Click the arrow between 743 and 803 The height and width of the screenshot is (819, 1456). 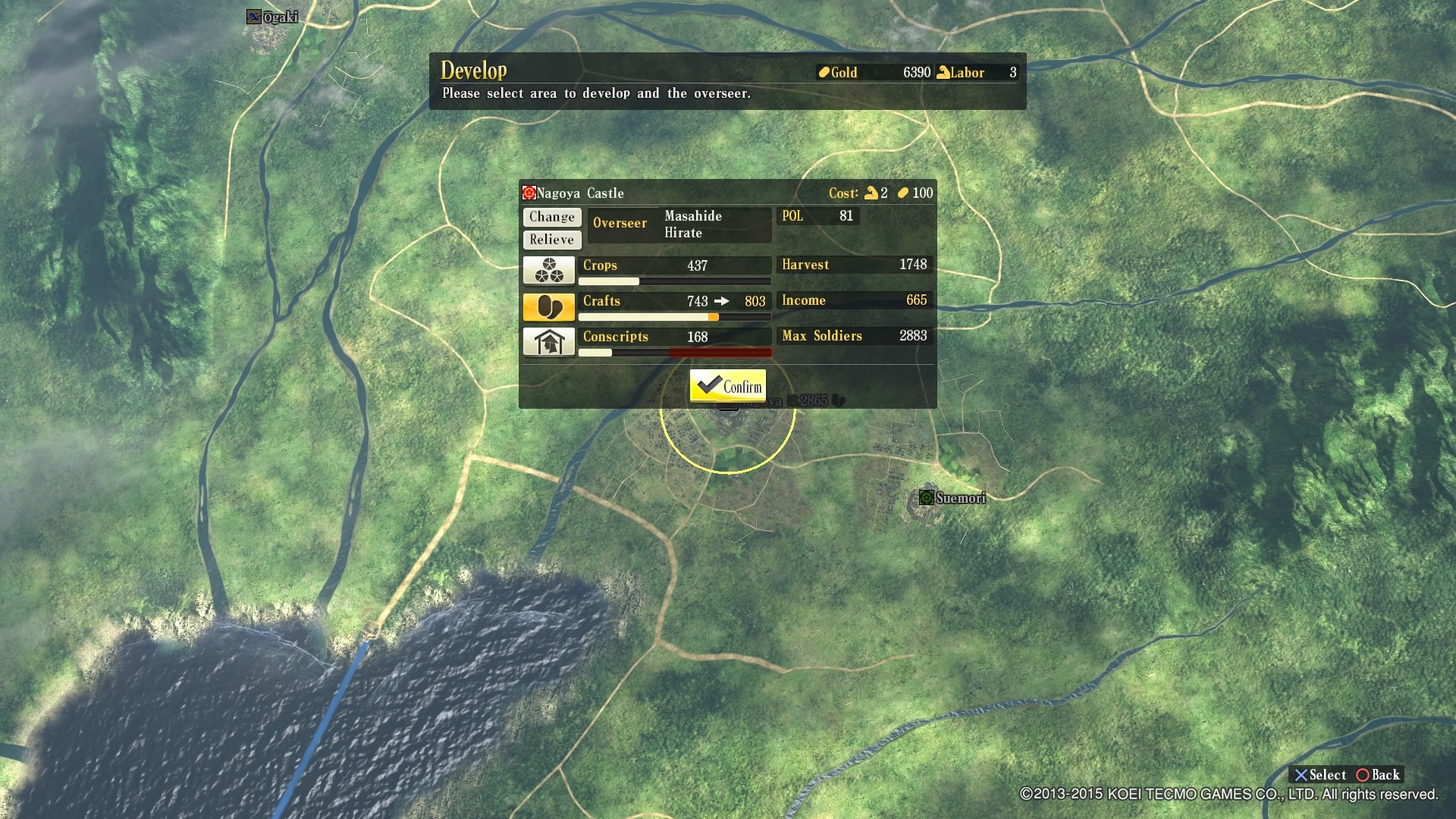tap(721, 300)
